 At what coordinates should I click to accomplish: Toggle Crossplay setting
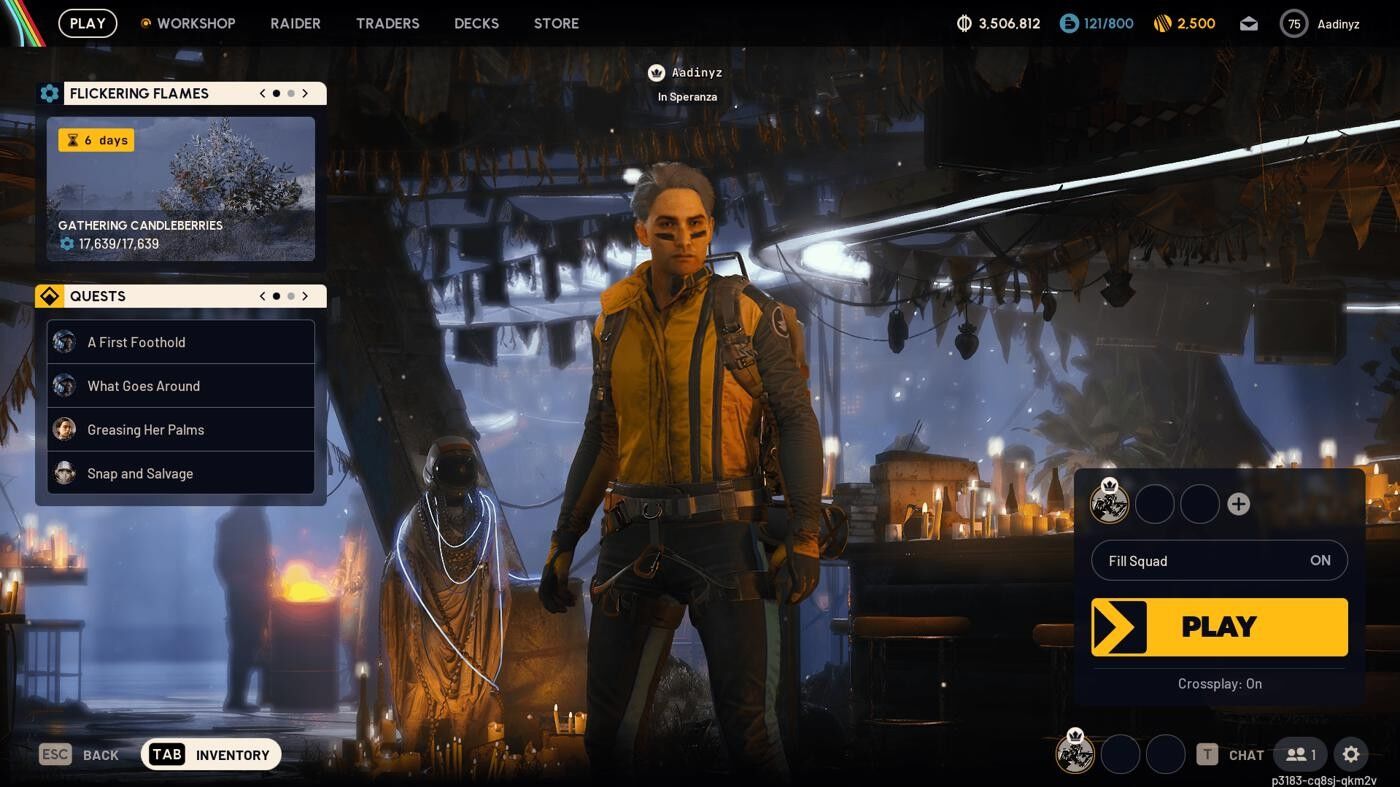tap(1219, 684)
